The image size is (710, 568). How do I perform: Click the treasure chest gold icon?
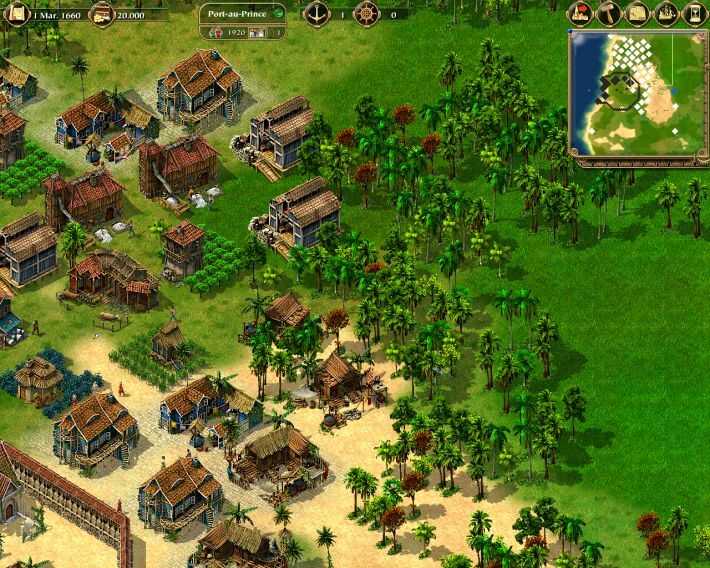101,14
